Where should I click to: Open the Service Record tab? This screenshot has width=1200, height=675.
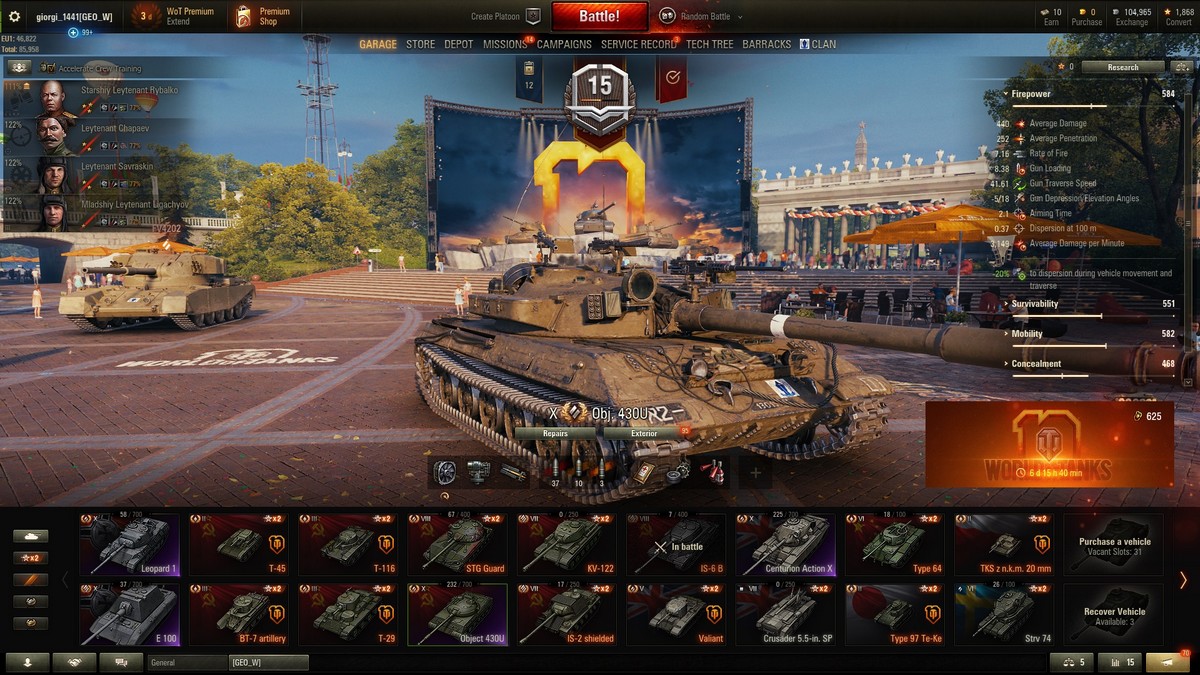pyautogui.click(x=639, y=44)
